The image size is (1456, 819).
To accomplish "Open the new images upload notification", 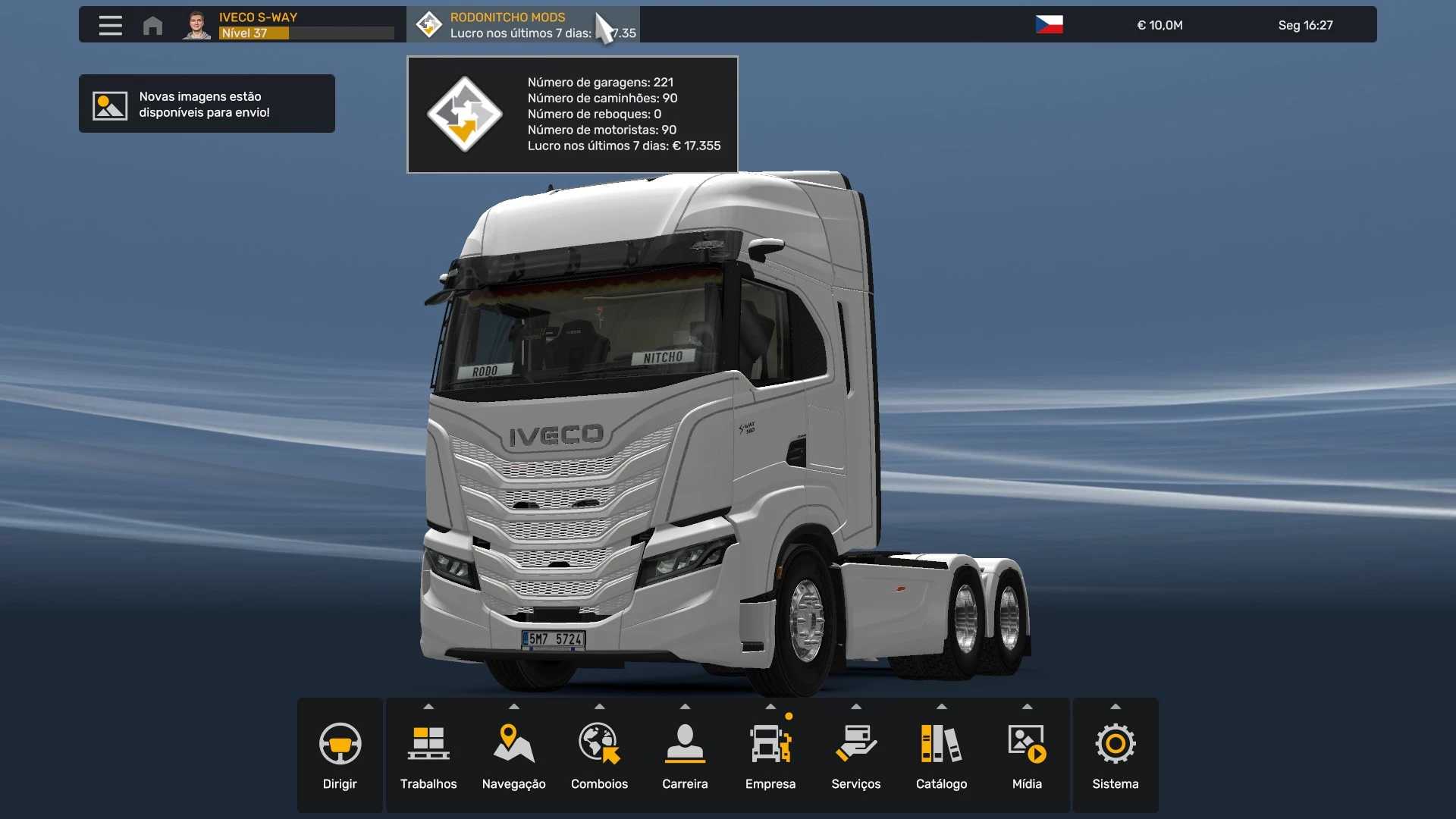I will point(206,104).
